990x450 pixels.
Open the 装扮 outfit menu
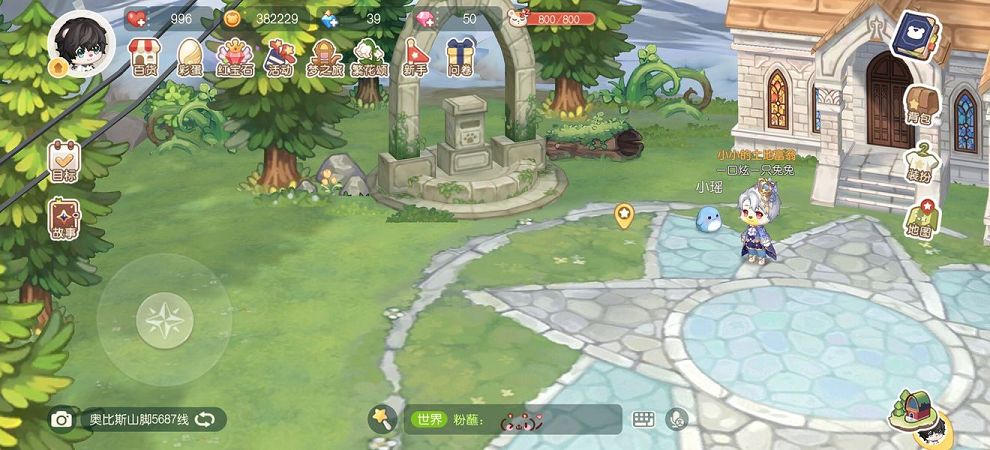pos(918,162)
